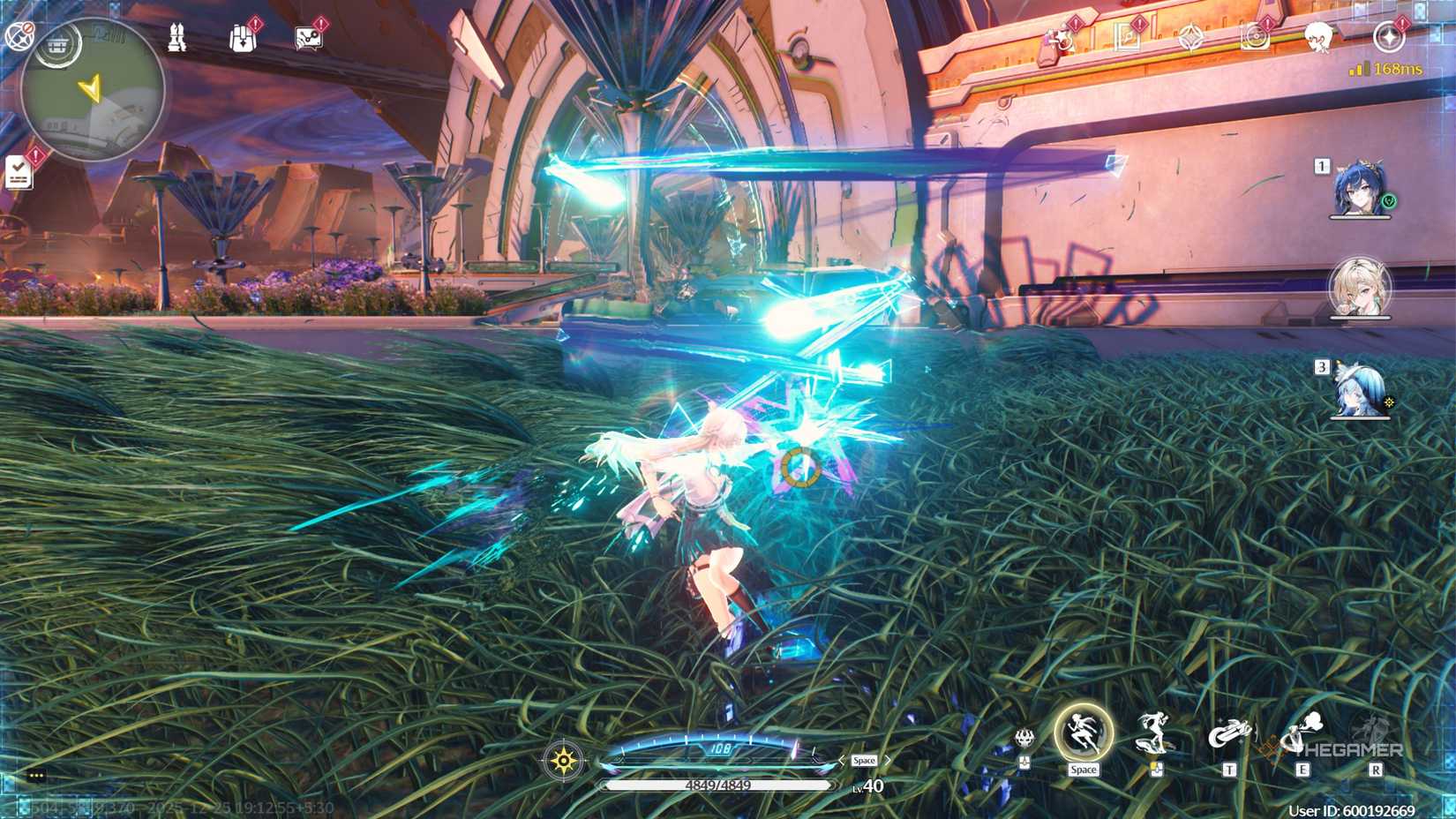Image resolution: width=1456 pixels, height=819 pixels.
Task: Select the surfboard traversal skill icon
Action: [1154, 734]
